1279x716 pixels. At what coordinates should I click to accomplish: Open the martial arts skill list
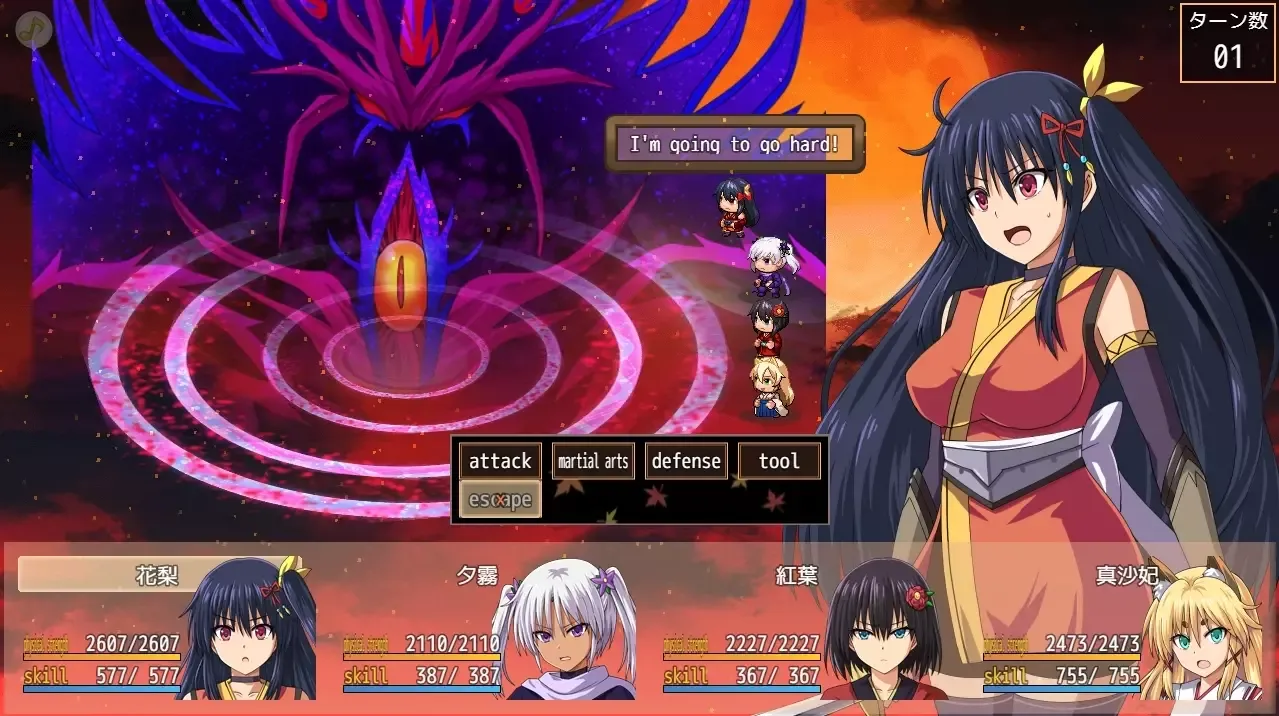coord(593,461)
